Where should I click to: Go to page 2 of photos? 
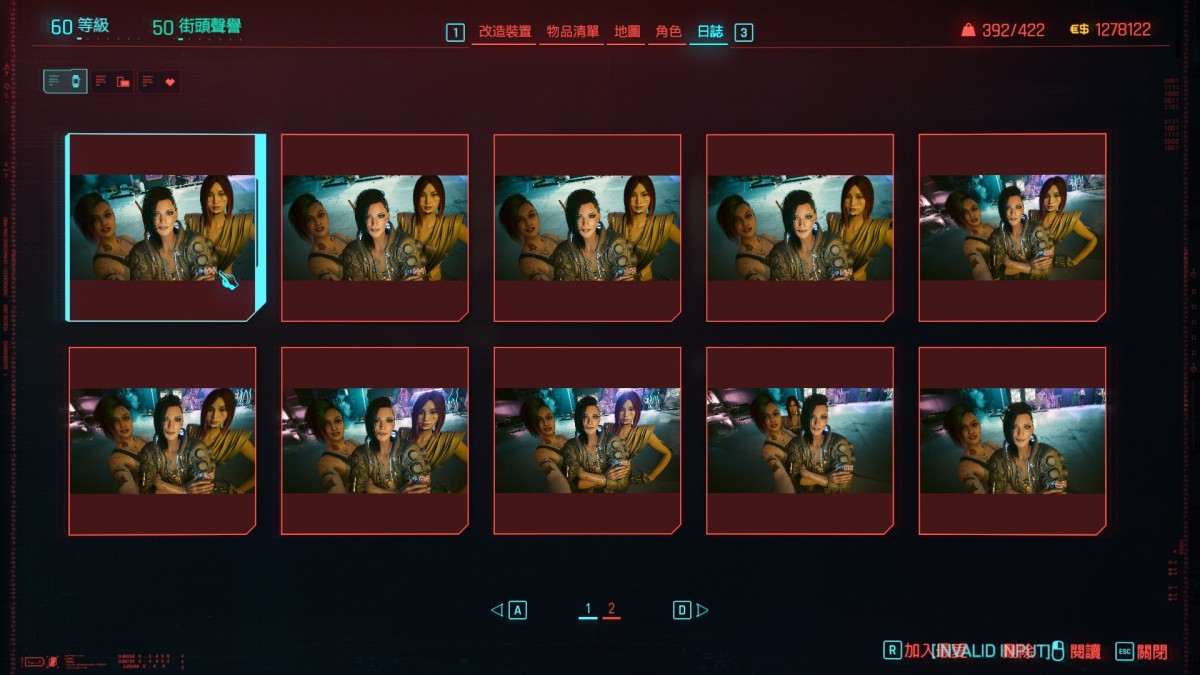coord(611,609)
